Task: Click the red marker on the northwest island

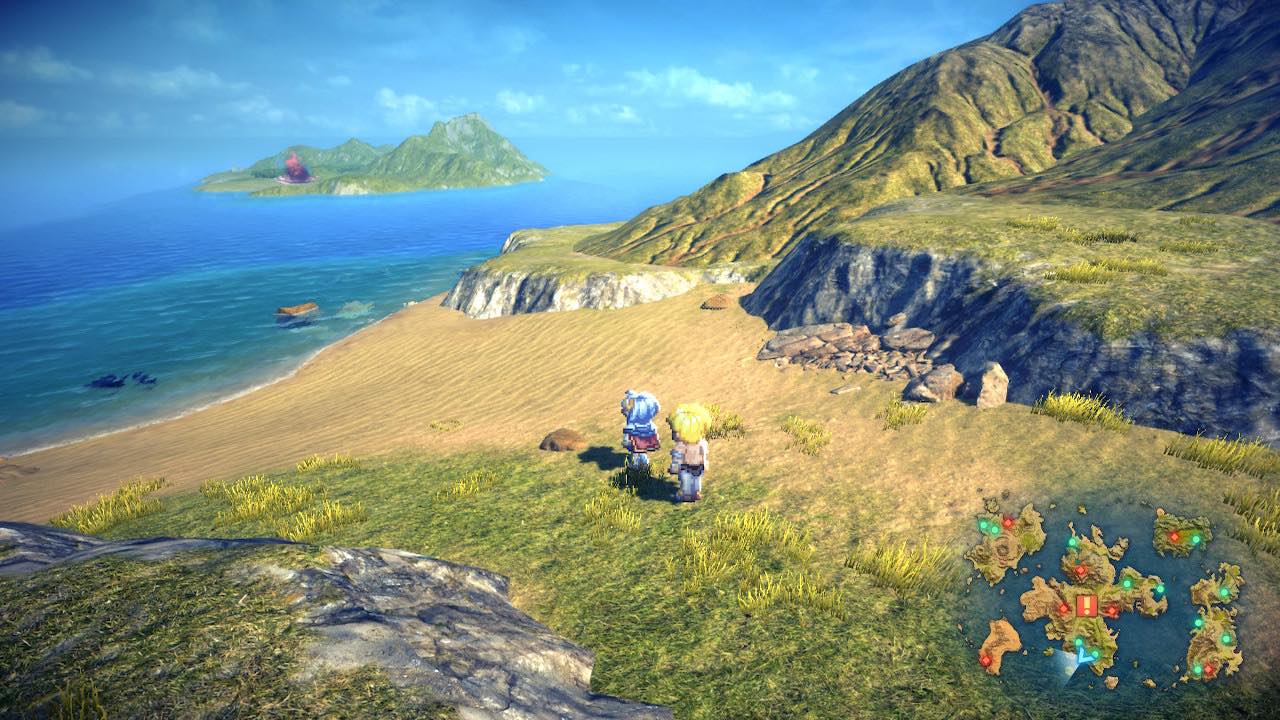Action: click(1008, 522)
